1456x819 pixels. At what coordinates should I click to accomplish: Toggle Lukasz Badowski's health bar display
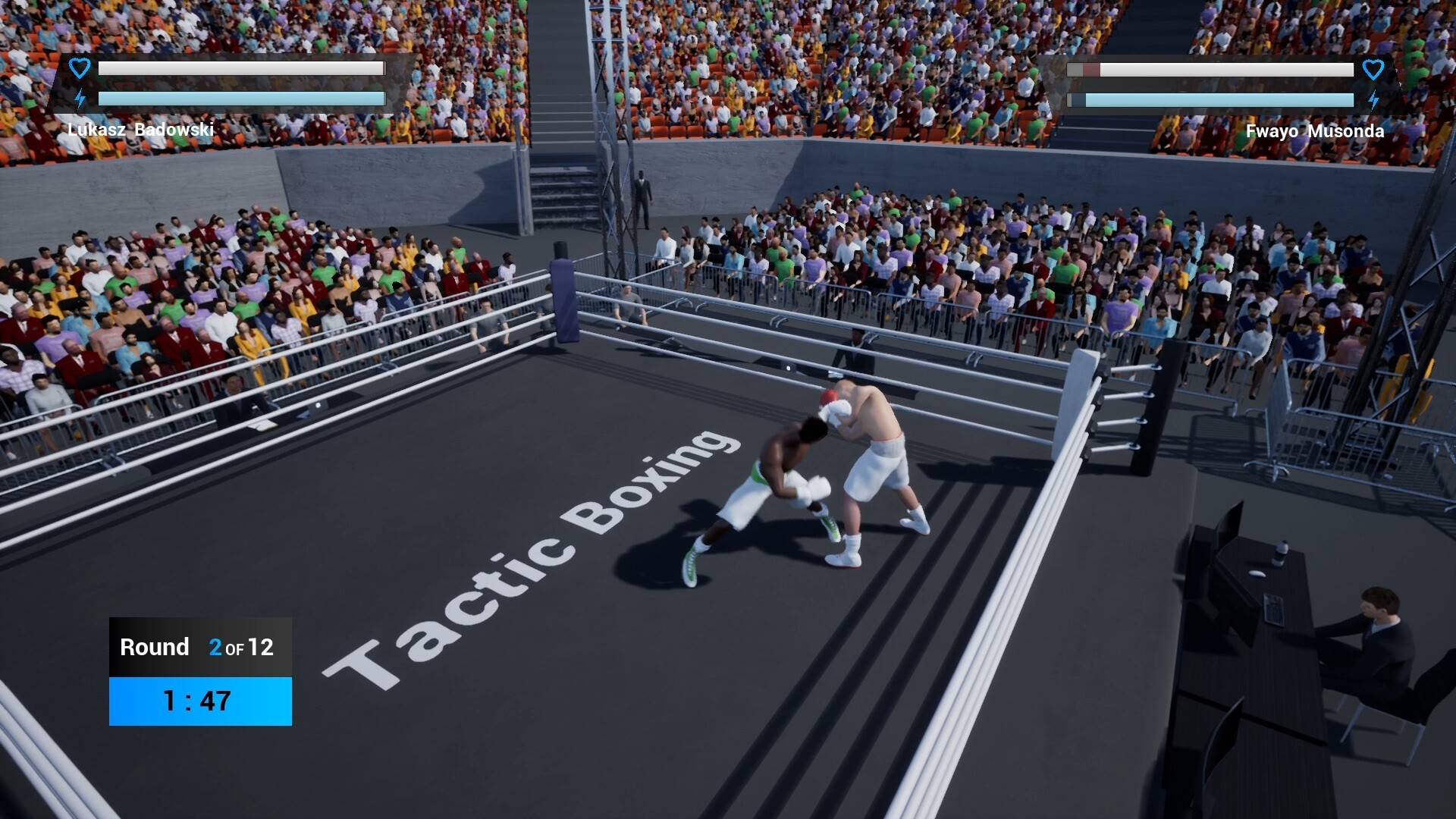pyautogui.click(x=241, y=67)
